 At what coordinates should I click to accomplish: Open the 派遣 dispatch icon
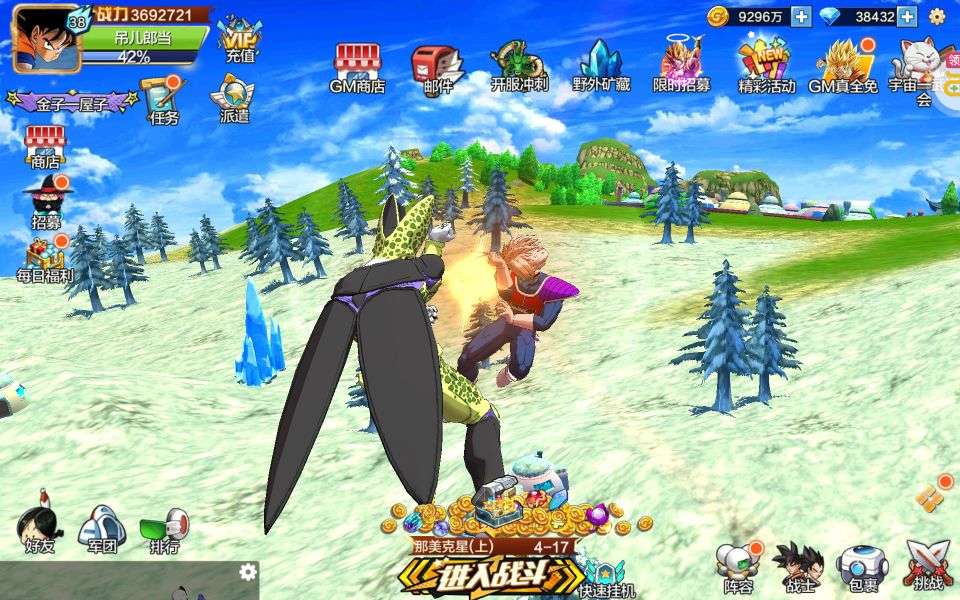click(x=234, y=100)
